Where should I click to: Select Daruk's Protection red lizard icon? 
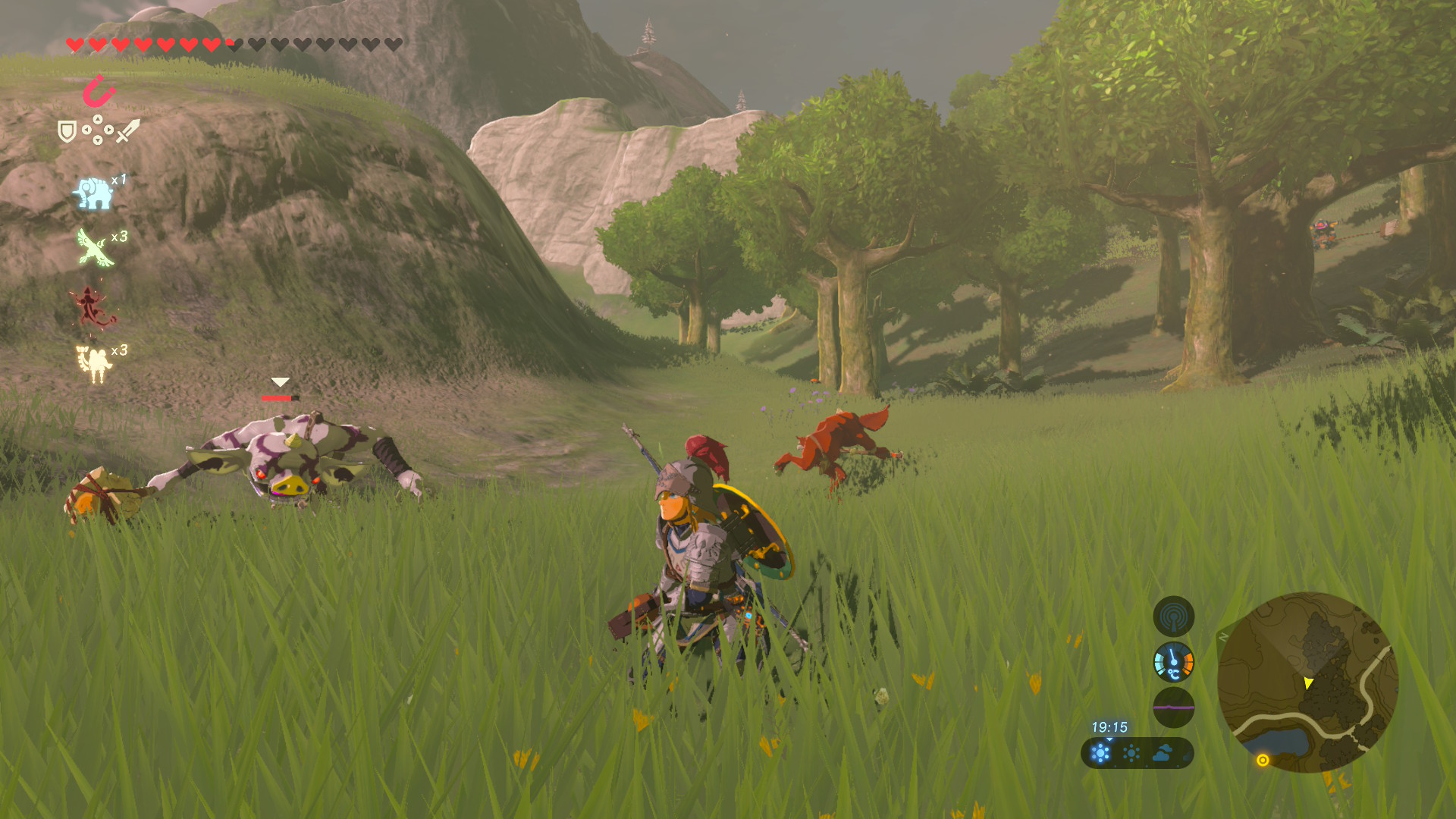coord(92,306)
